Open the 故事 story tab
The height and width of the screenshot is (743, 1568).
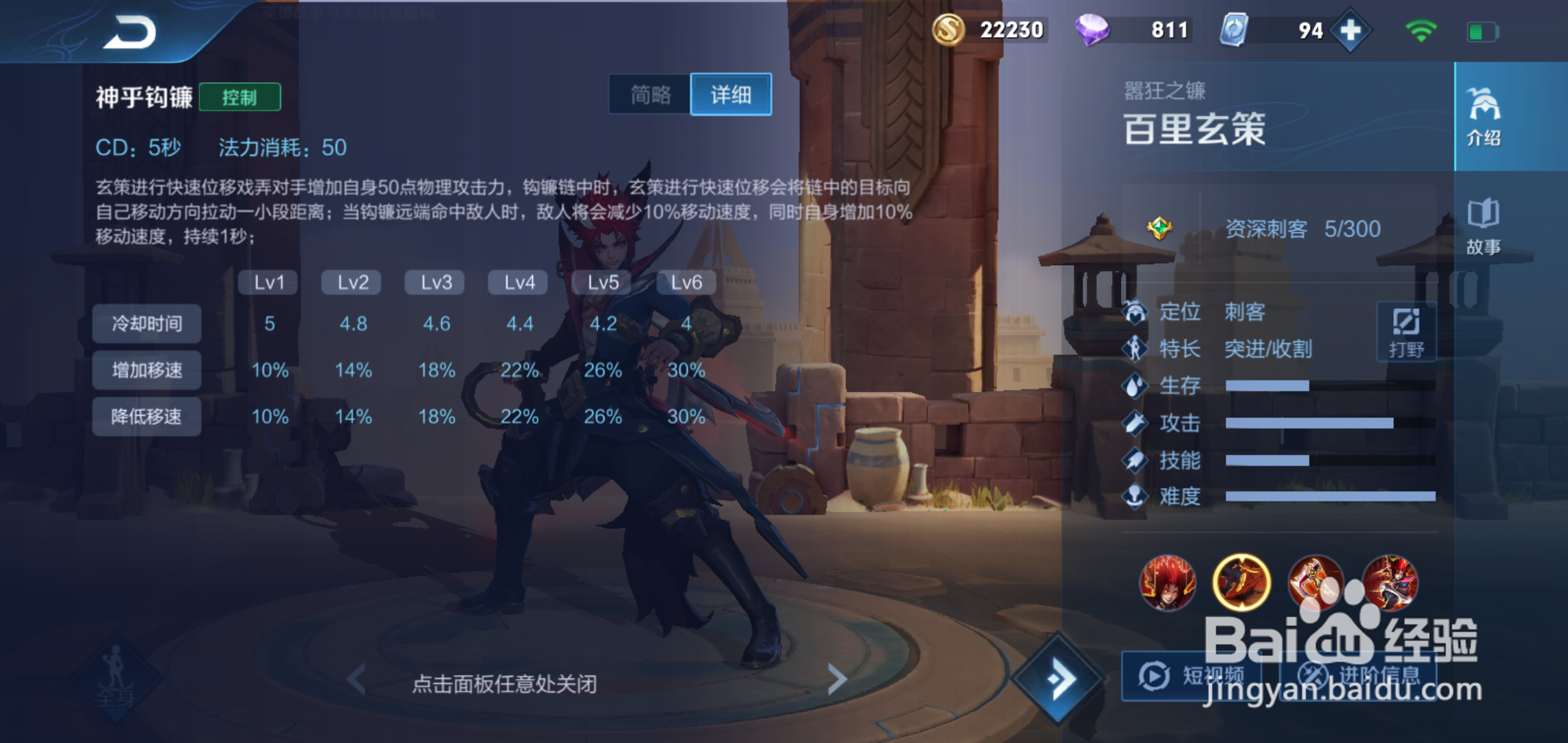coord(1483,229)
